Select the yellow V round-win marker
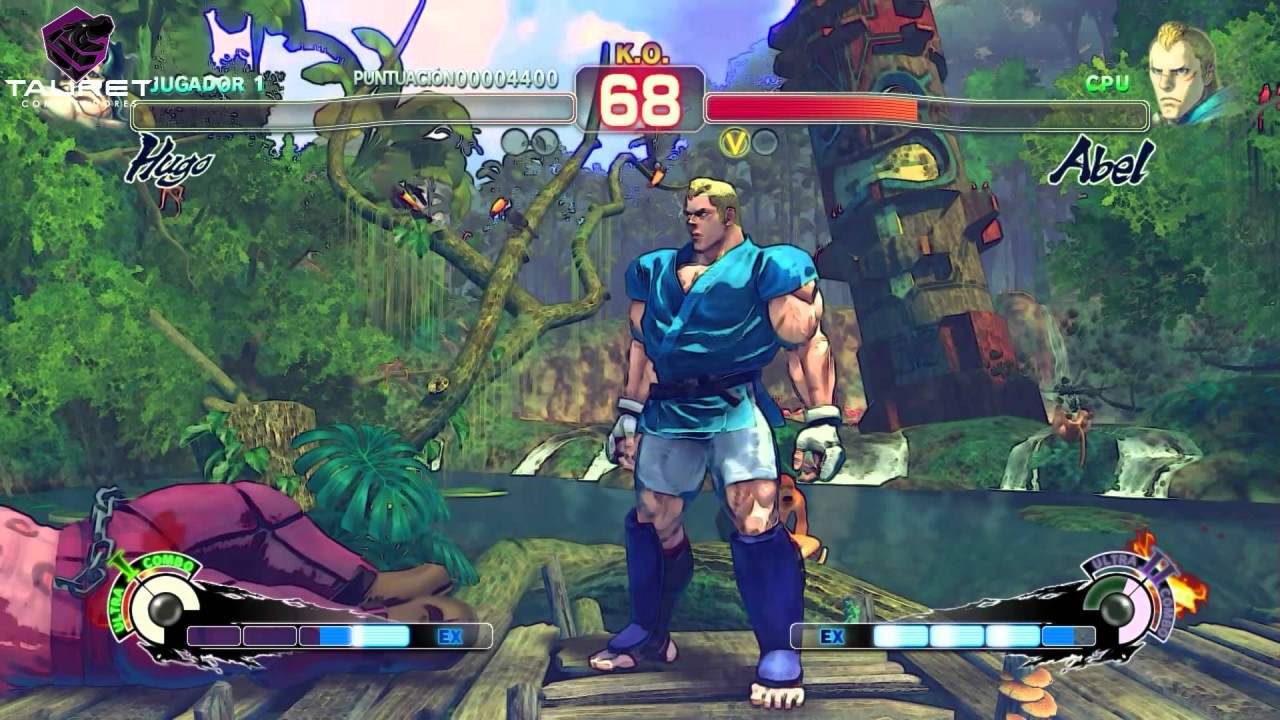1280x720 pixels. (x=735, y=143)
